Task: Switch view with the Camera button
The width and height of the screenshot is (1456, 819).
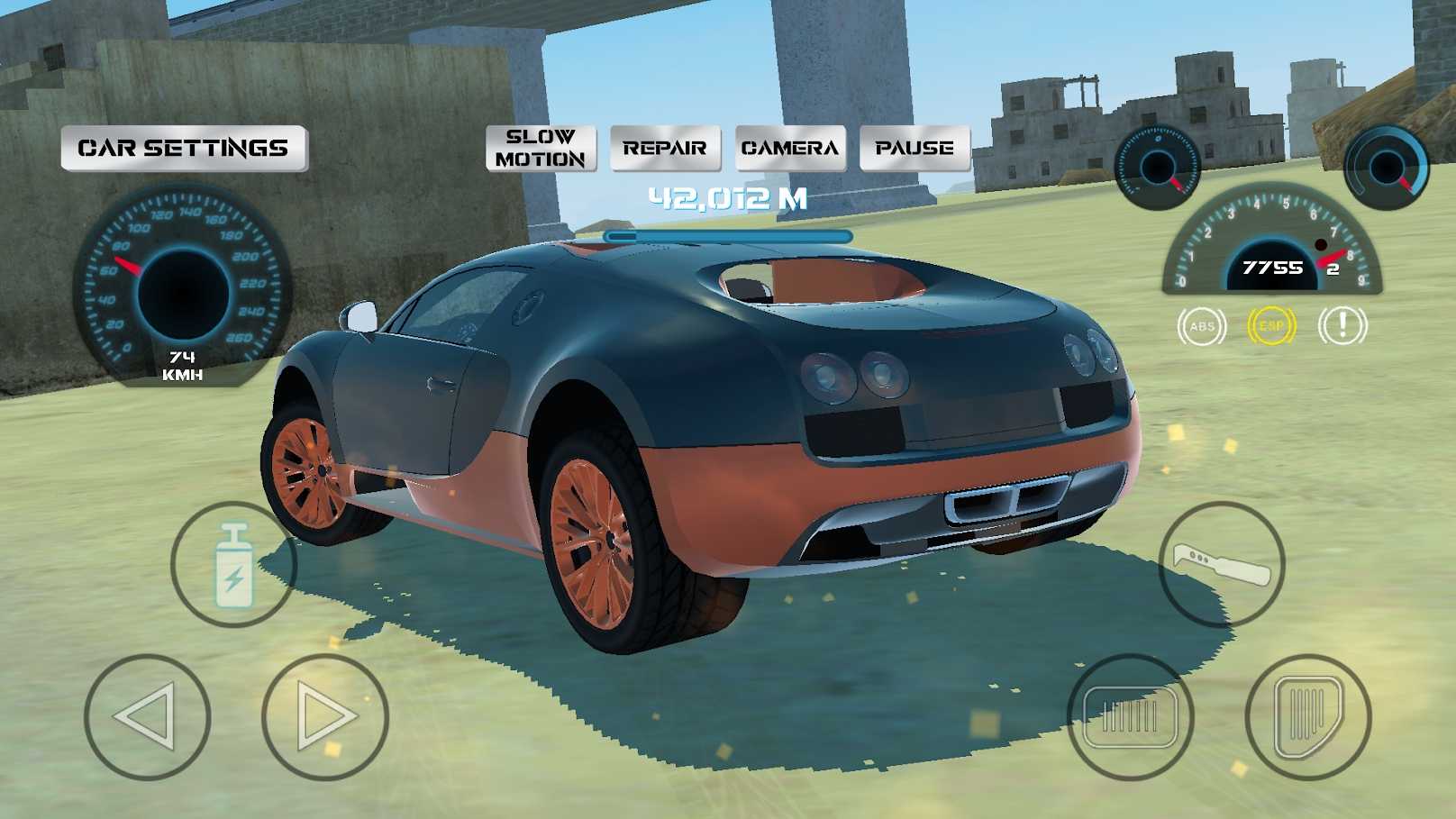Action: (790, 149)
